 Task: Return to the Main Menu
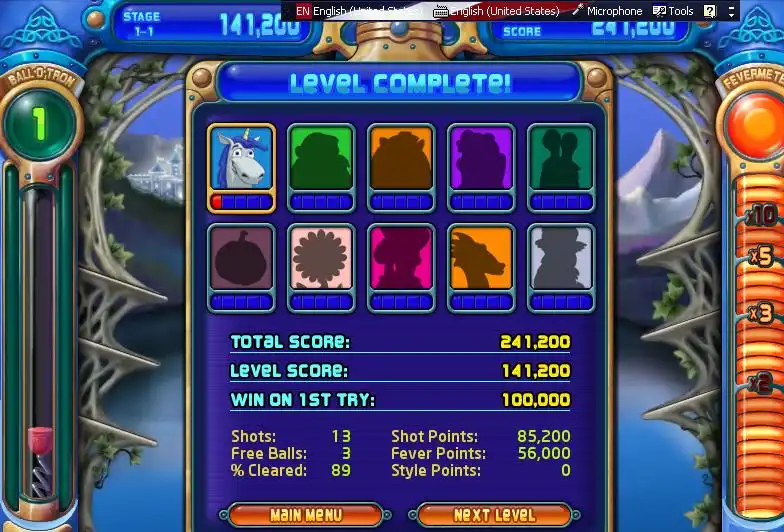[304, 515]
